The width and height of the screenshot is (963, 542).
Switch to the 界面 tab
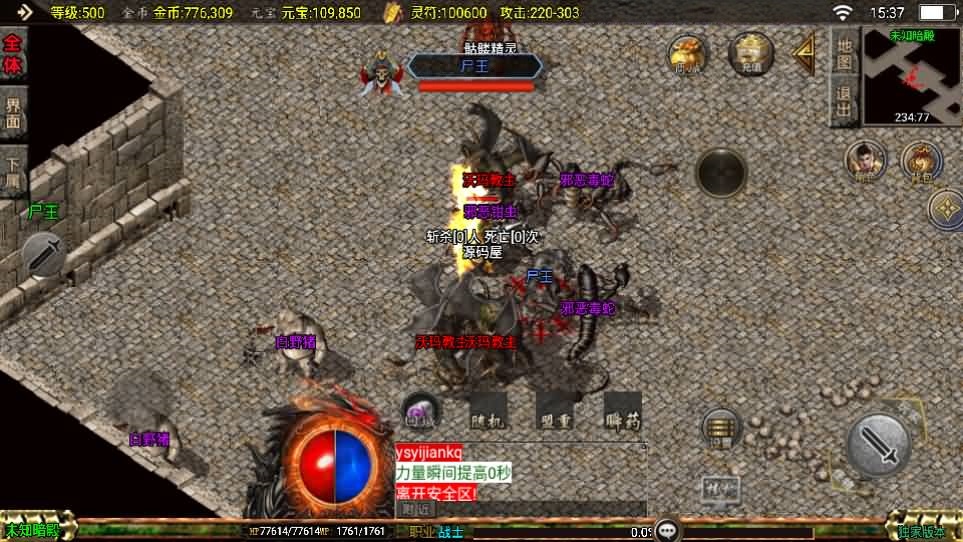click(14, 114)
